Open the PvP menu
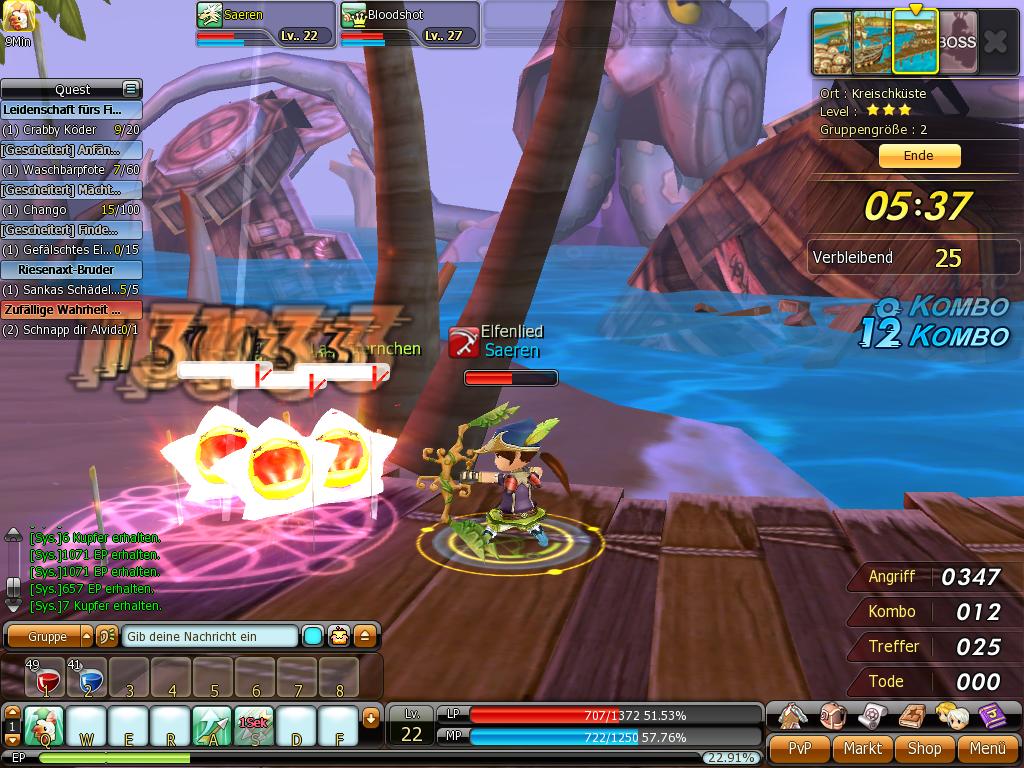The width and height of the screenshot is (1024, 768). (x=798, y=748)
